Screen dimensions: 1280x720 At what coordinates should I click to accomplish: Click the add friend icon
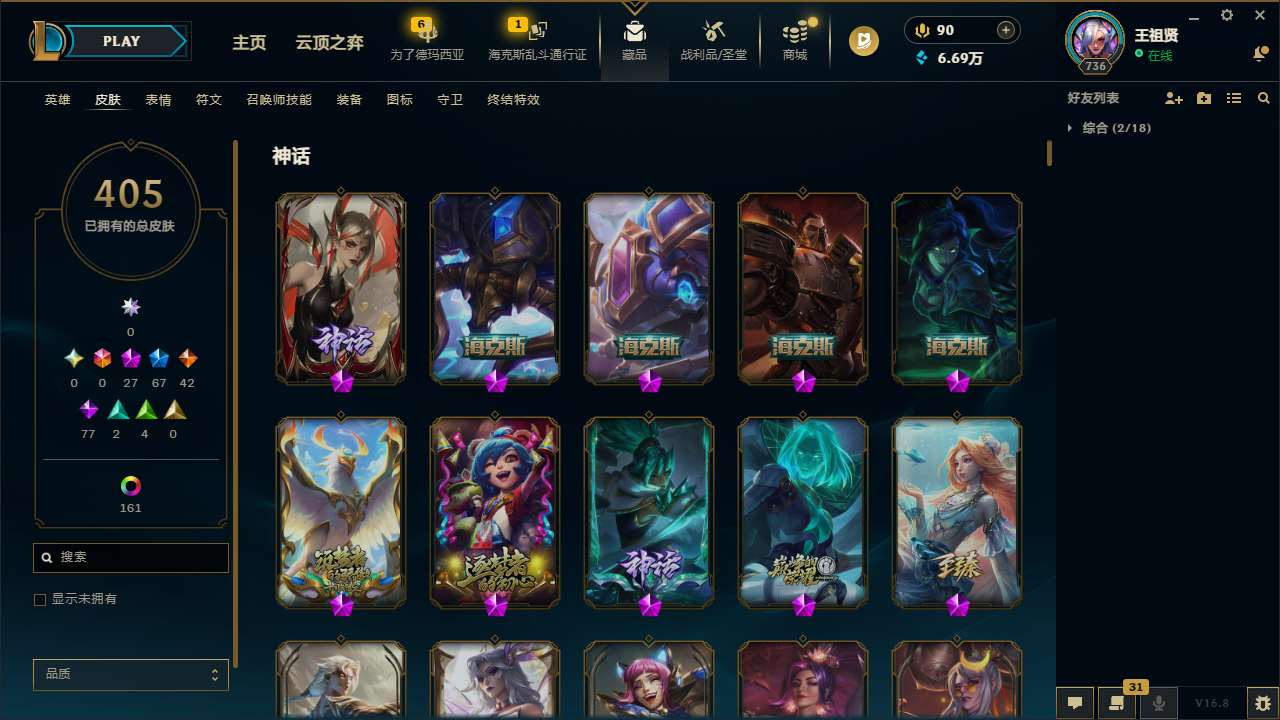[1174, 98]
